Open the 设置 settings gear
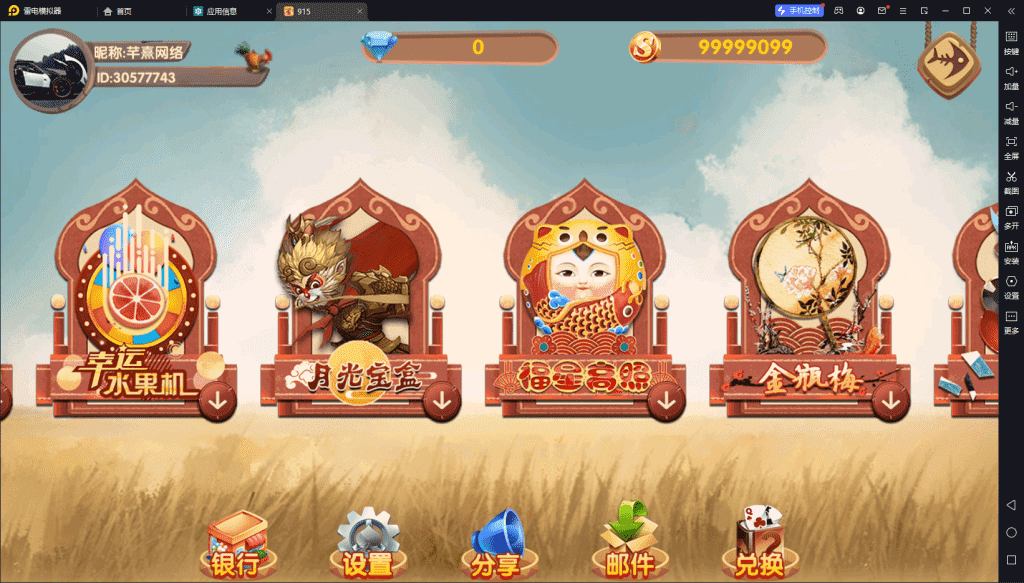This screenshot has width=1024, height=583. (x=368, y=547)
